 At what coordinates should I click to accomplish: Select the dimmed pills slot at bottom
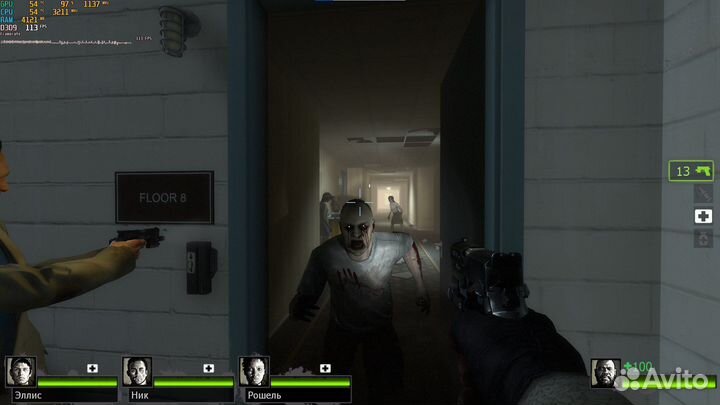tap(704, 238)
